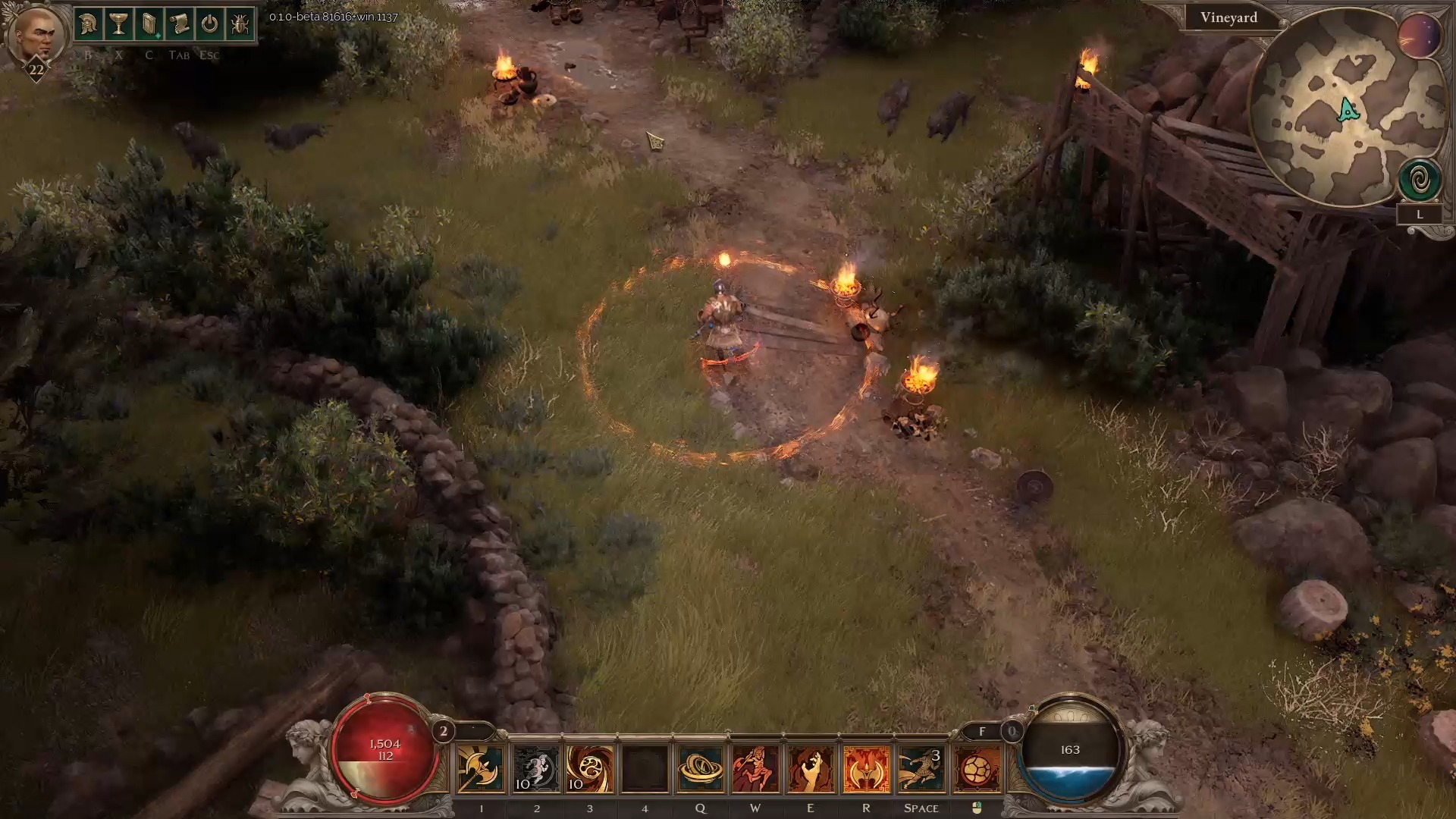The height and width of the screenshot is (819, 1456).
Task: Trigger the leaping spear warrior skill
Action: pyautogui.click(x=755, y=769)
